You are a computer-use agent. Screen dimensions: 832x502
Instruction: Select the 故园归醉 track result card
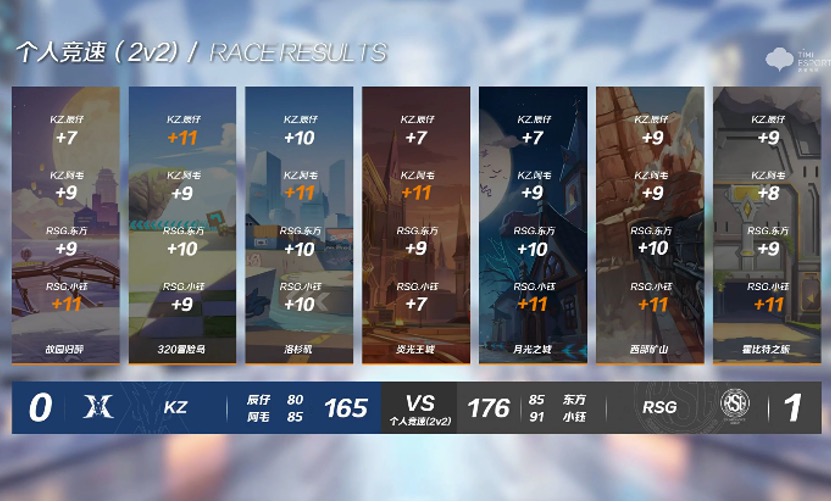pyautogui.click(x=66, y=225)
